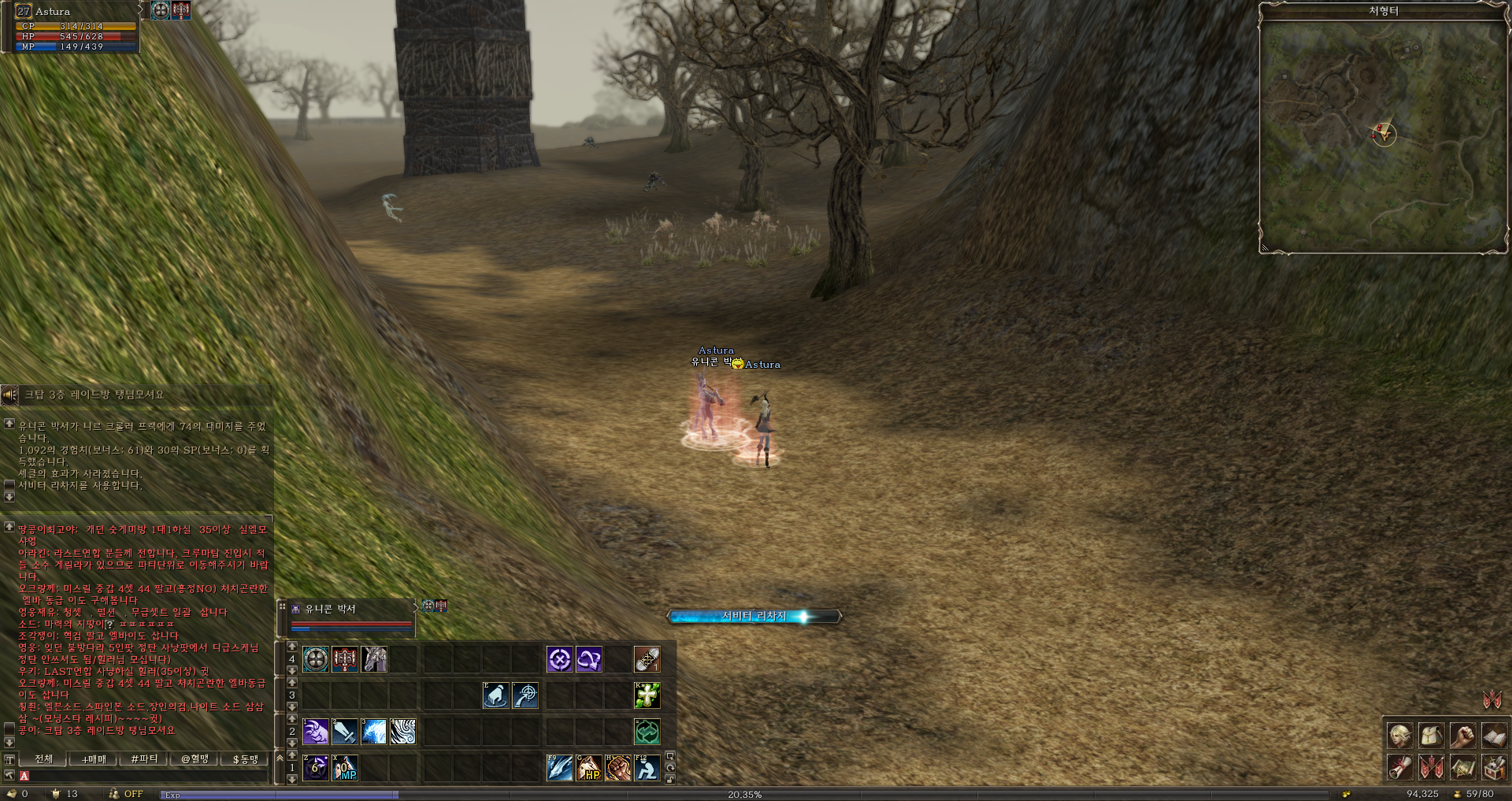Open the +매매 trade chat tab
Screen dimensions: 1512x801
[x=94, y=759]
